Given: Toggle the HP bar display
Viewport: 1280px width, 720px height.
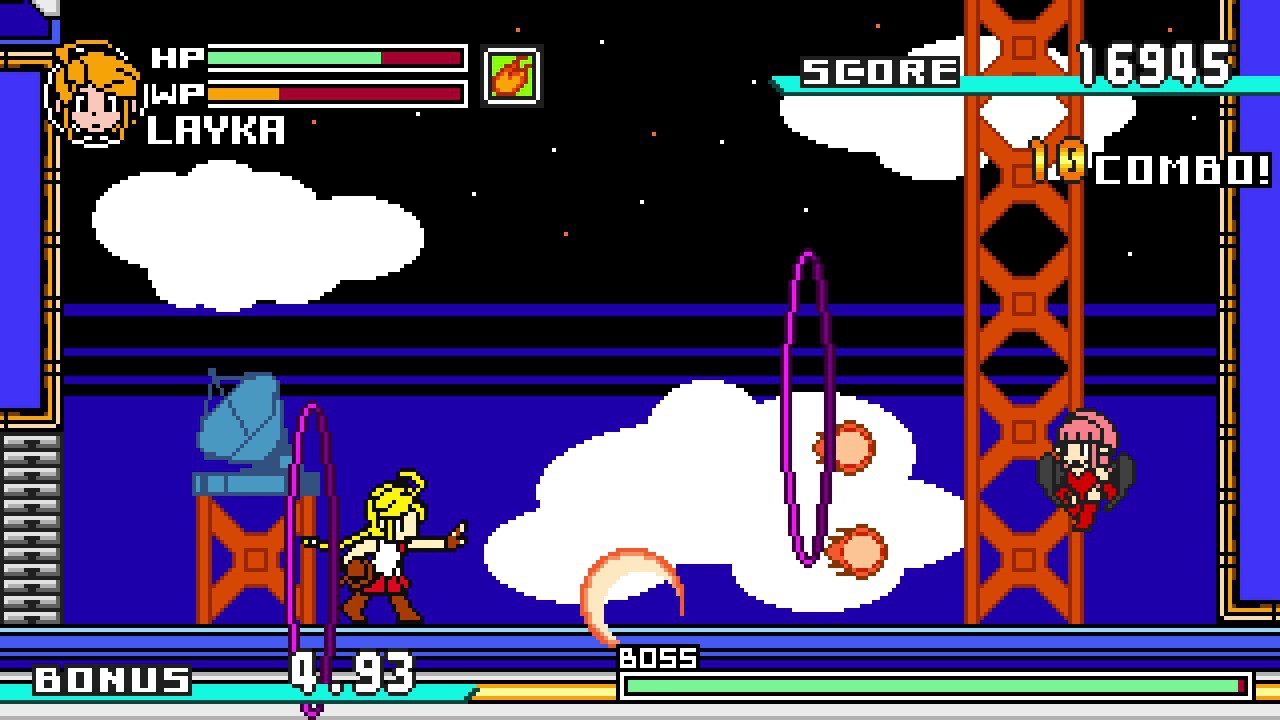Looking at the screenshot, I should point(335,57).
